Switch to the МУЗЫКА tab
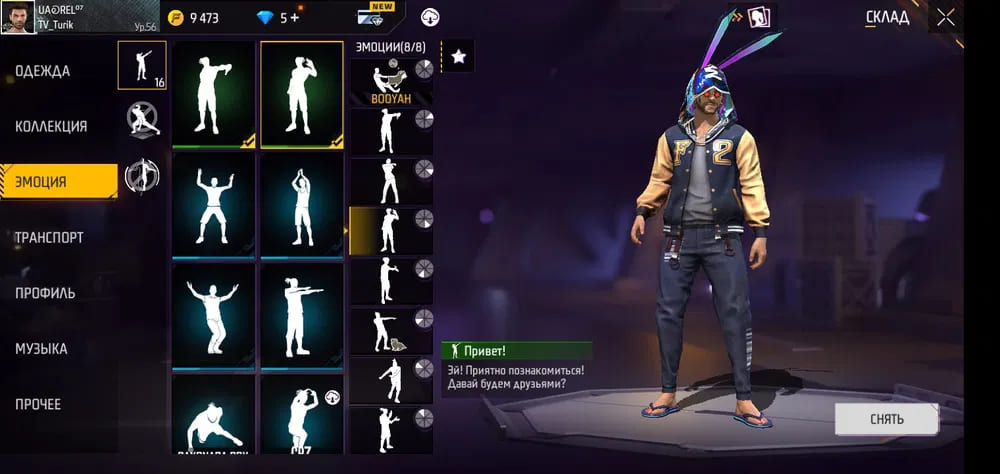1000x474 pixels. pos(42,349)
